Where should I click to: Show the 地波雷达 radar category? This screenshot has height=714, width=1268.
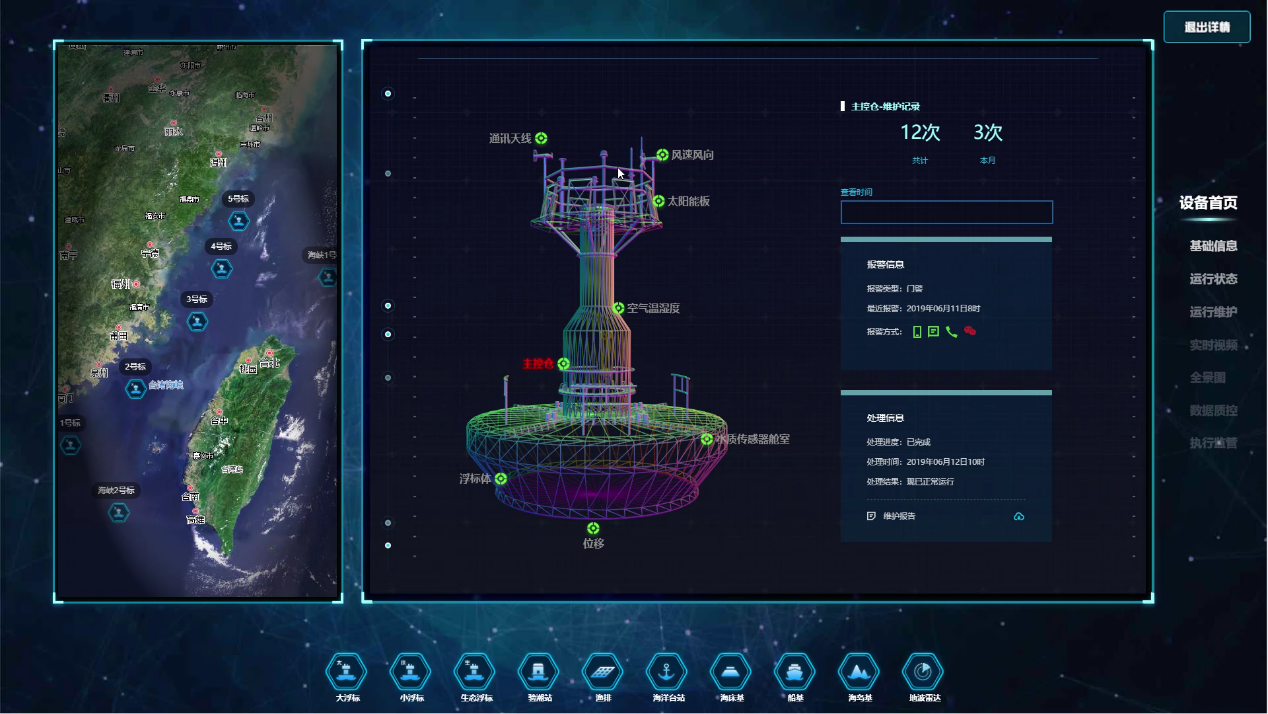pyautogui.click(x=922, y=671)
